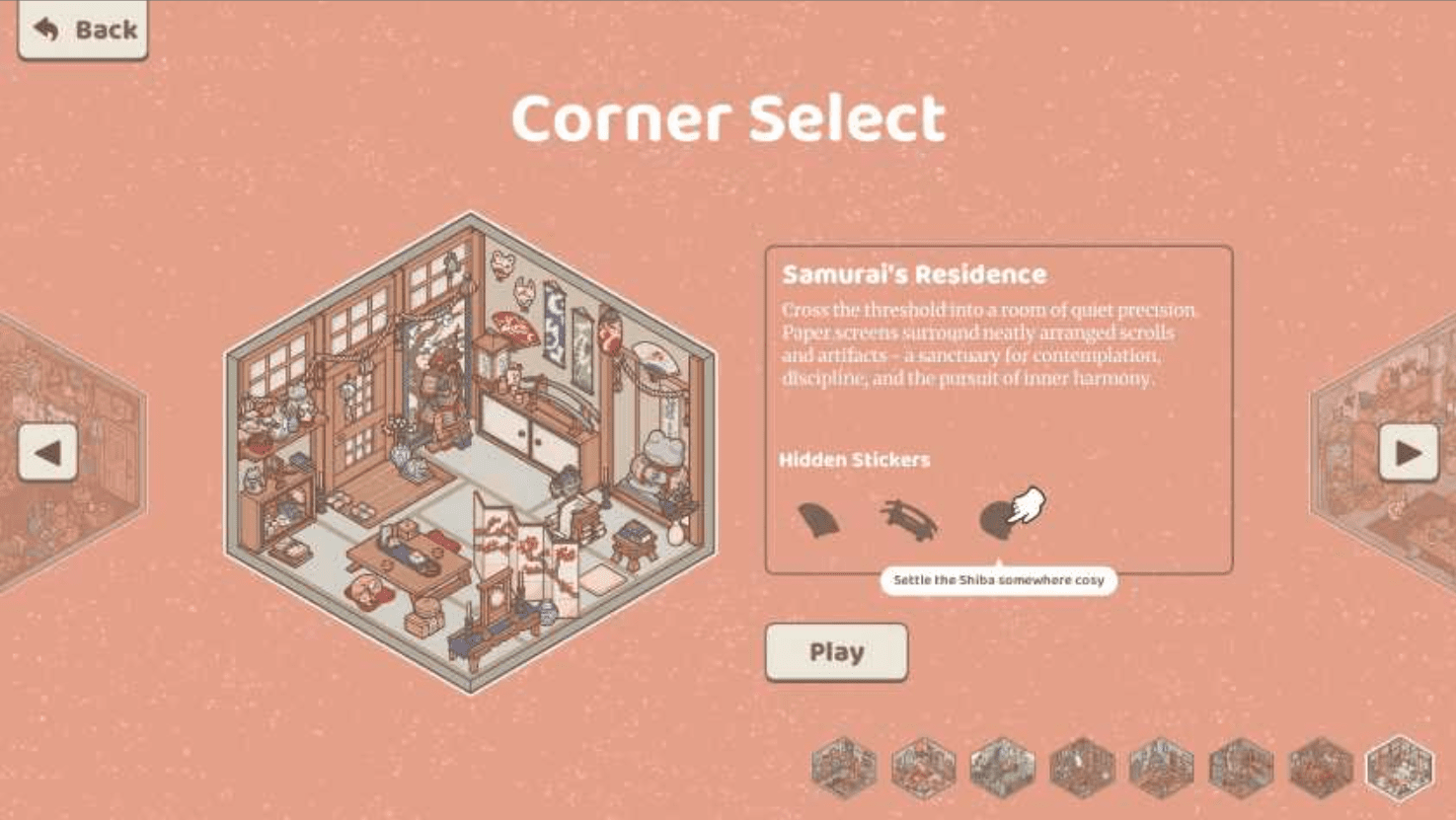Select the highlighted last hexagon thumbnail

(1399, 765)
